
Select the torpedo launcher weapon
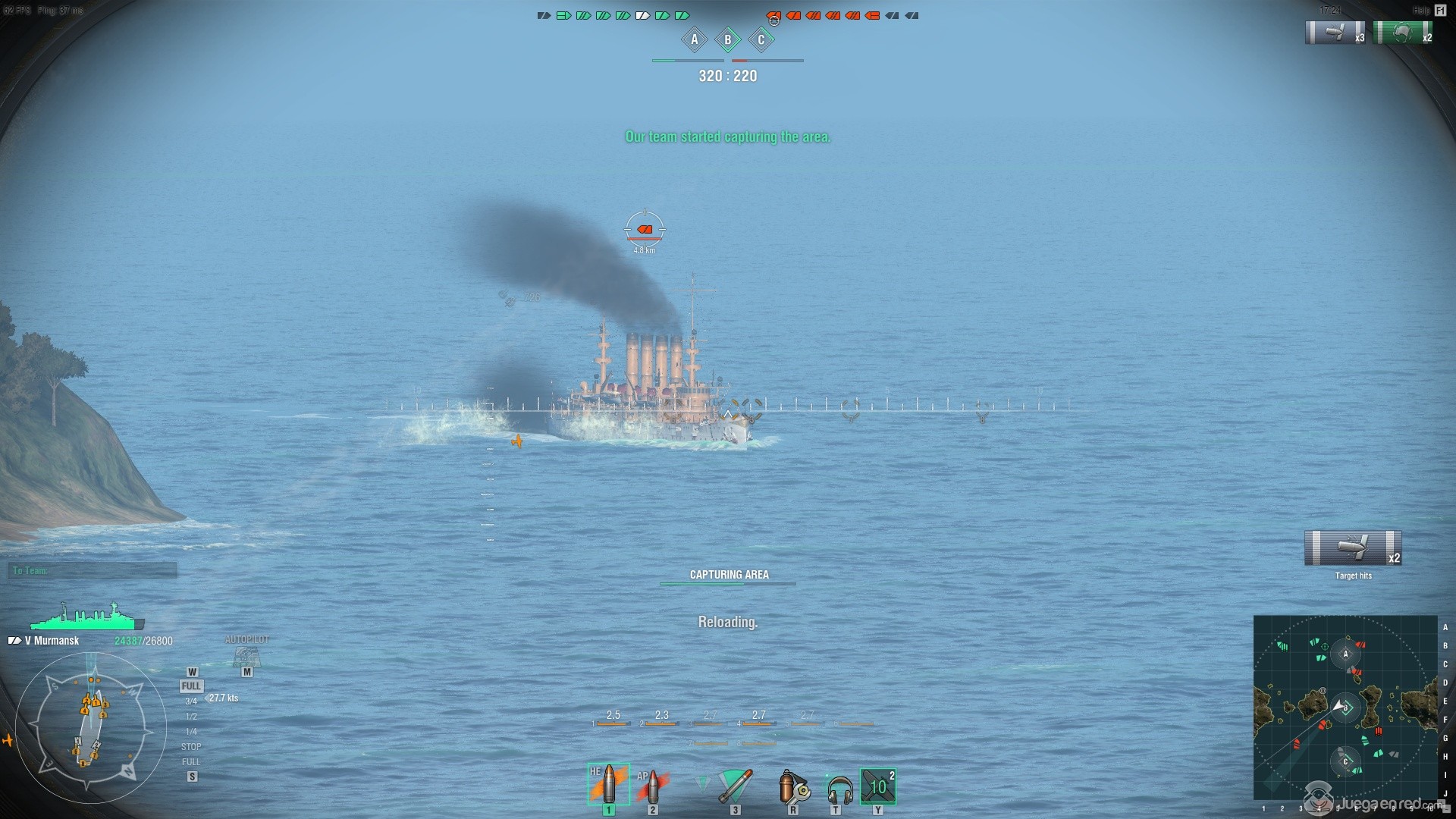point(734,786)
